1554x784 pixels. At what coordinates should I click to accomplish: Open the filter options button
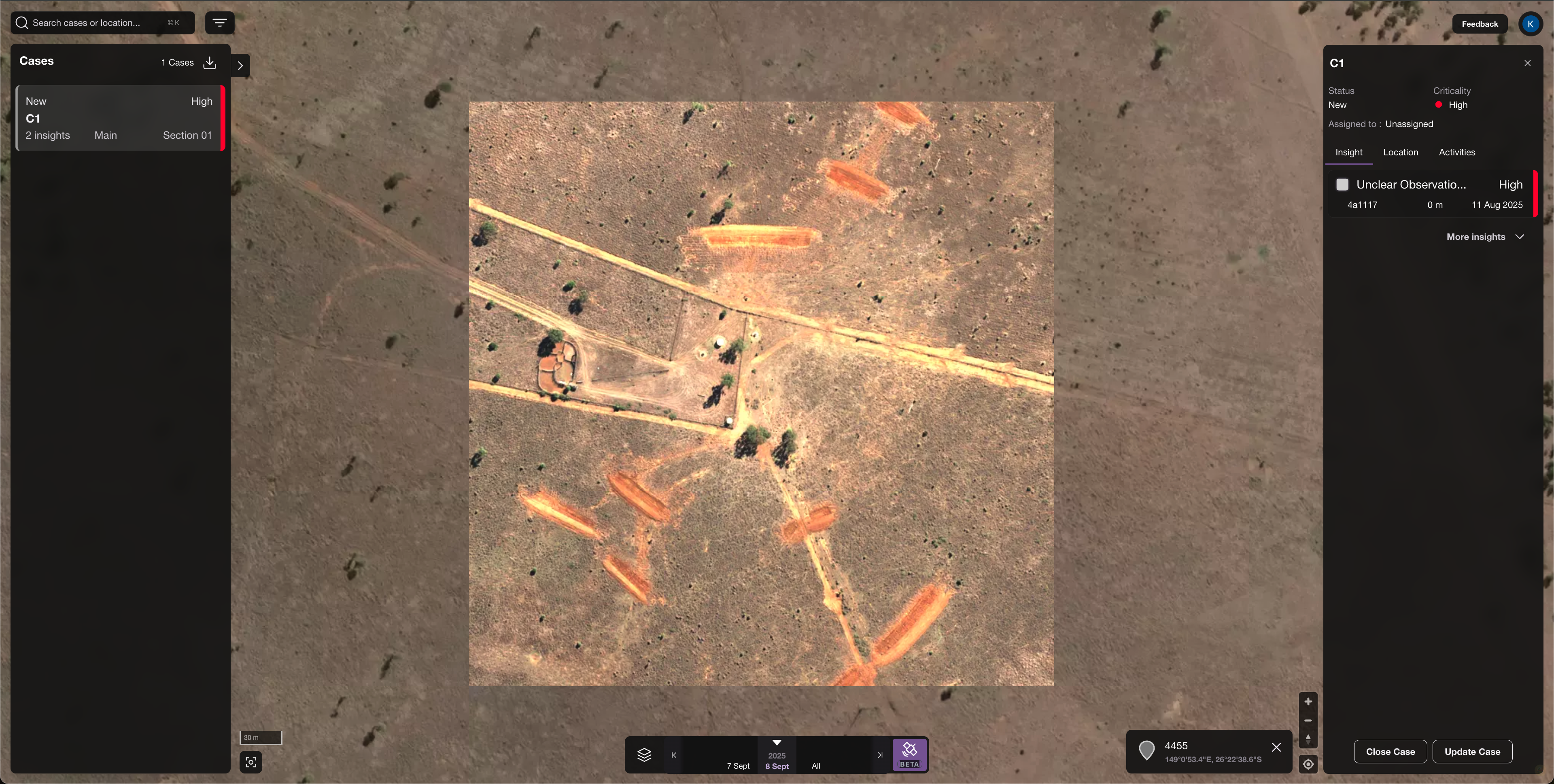tap(220, 23)
